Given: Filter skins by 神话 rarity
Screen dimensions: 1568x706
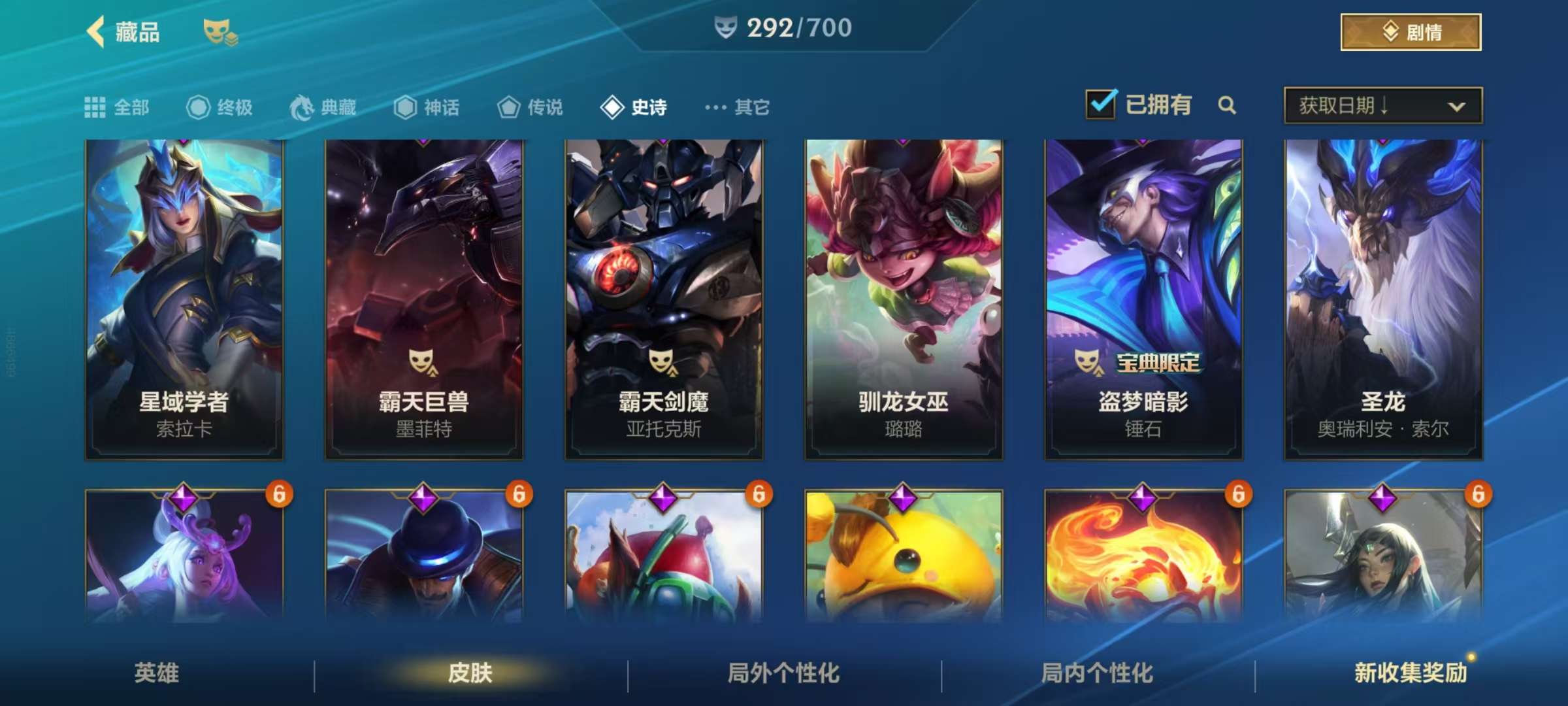Looking at the screenshot, I should click(427, 107).
